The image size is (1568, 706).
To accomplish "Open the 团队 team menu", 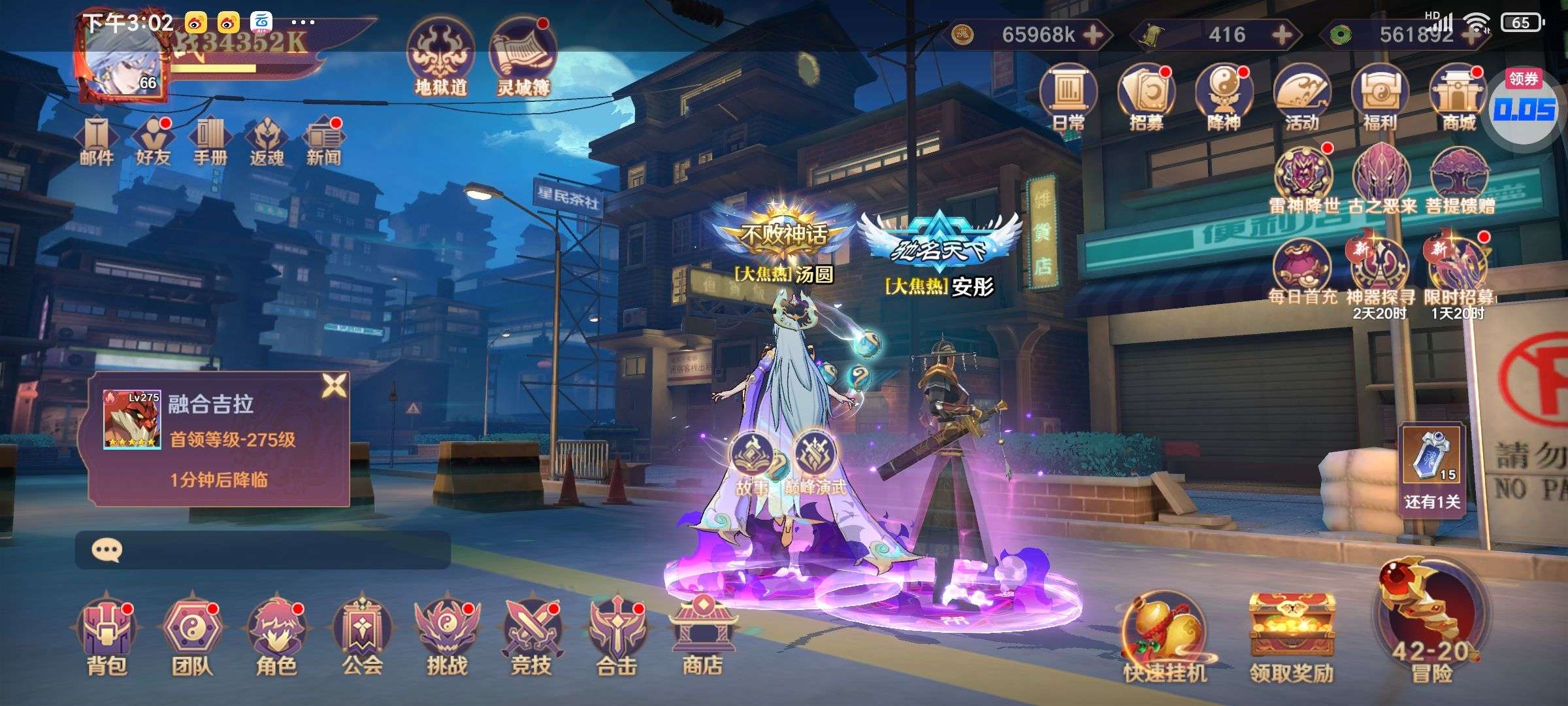I will click(191, 635).
